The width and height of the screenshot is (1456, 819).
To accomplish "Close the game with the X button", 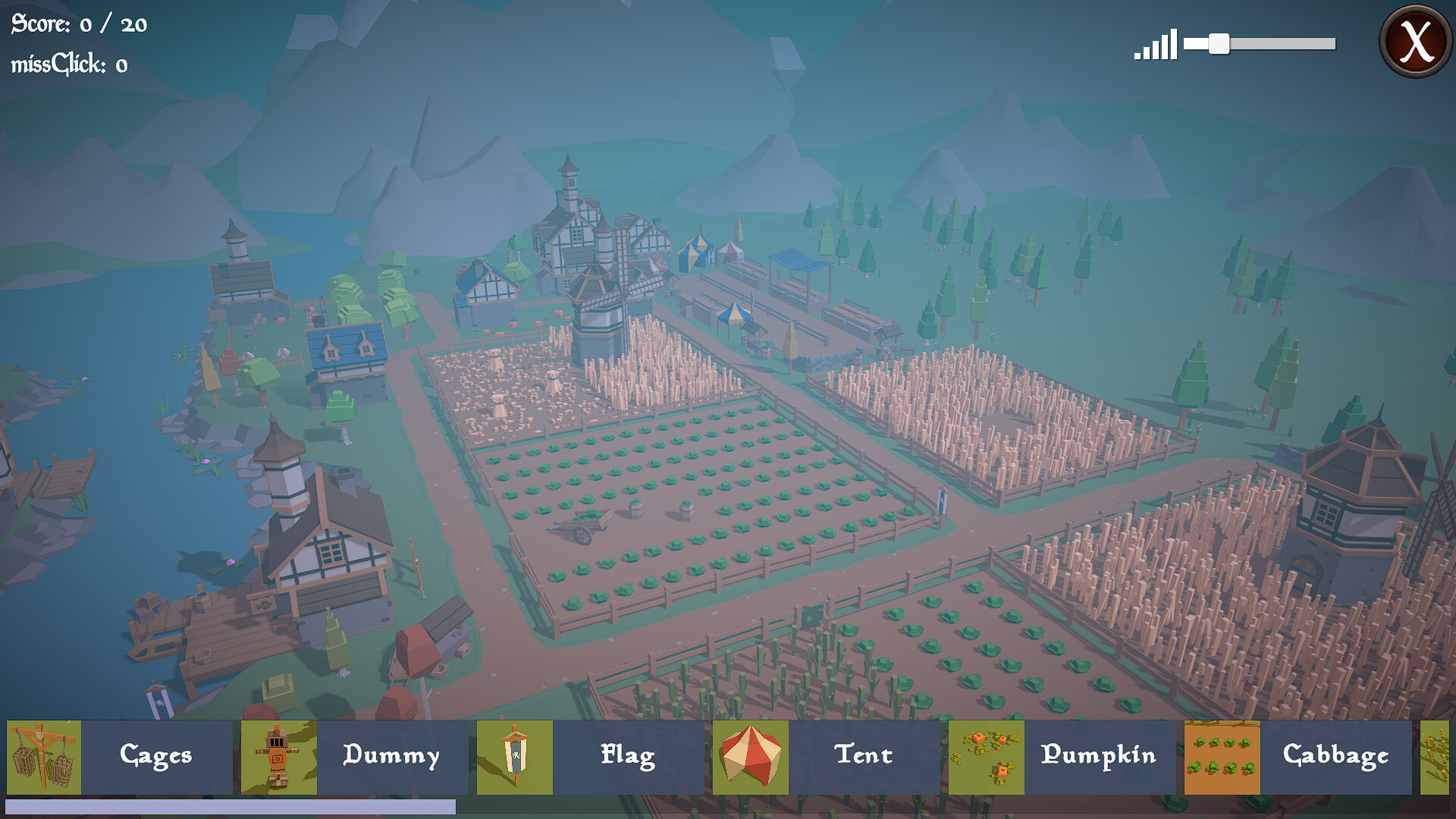I will [1415, 41].
